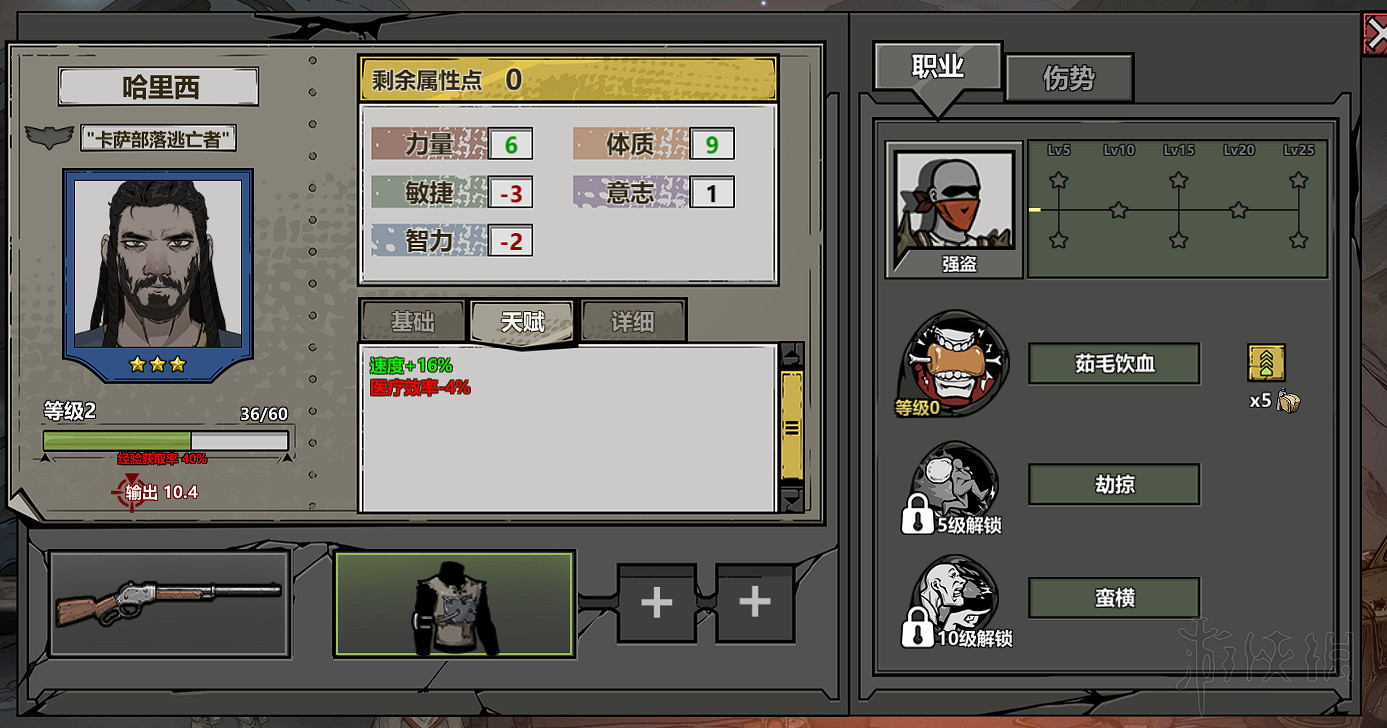This screenshot has width=1387, height=728.
Task: Click an empty + equipment slot
Action: 655,603
